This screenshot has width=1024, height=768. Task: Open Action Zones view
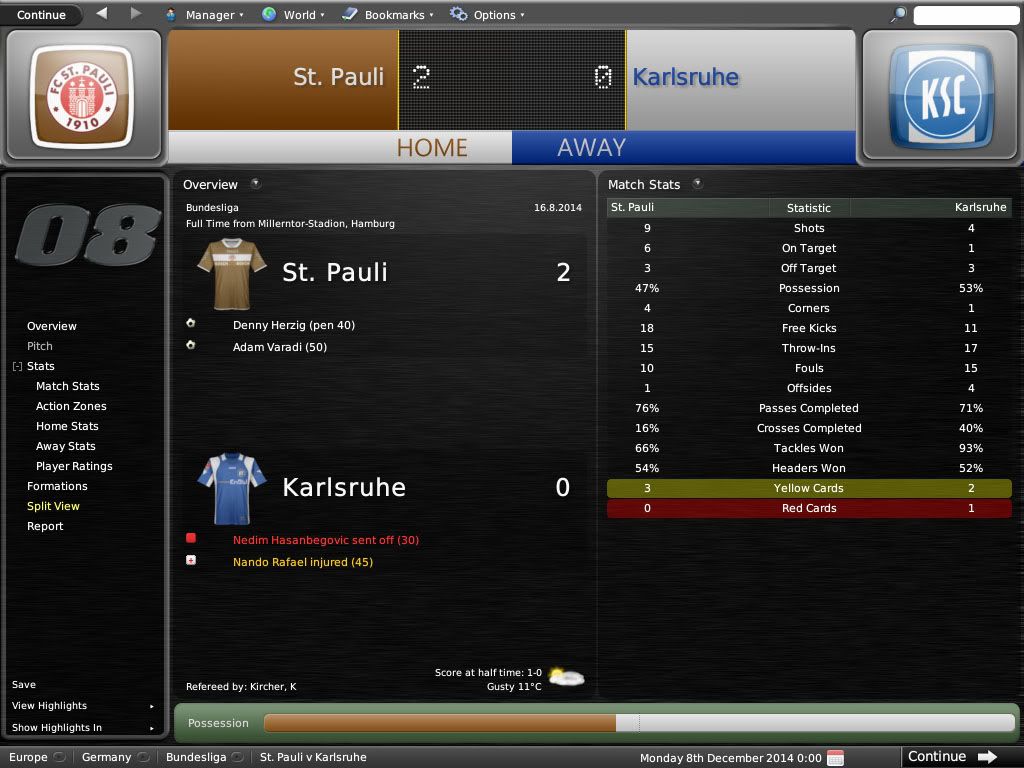[71, 406]
